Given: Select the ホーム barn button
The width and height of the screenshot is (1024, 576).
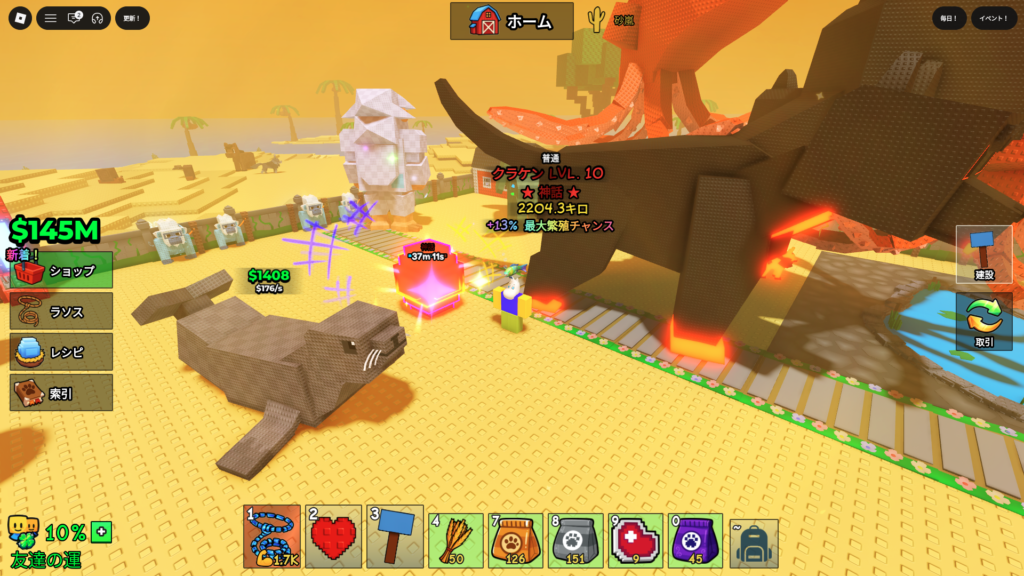Looking at the screenshot, I should 512,21.
